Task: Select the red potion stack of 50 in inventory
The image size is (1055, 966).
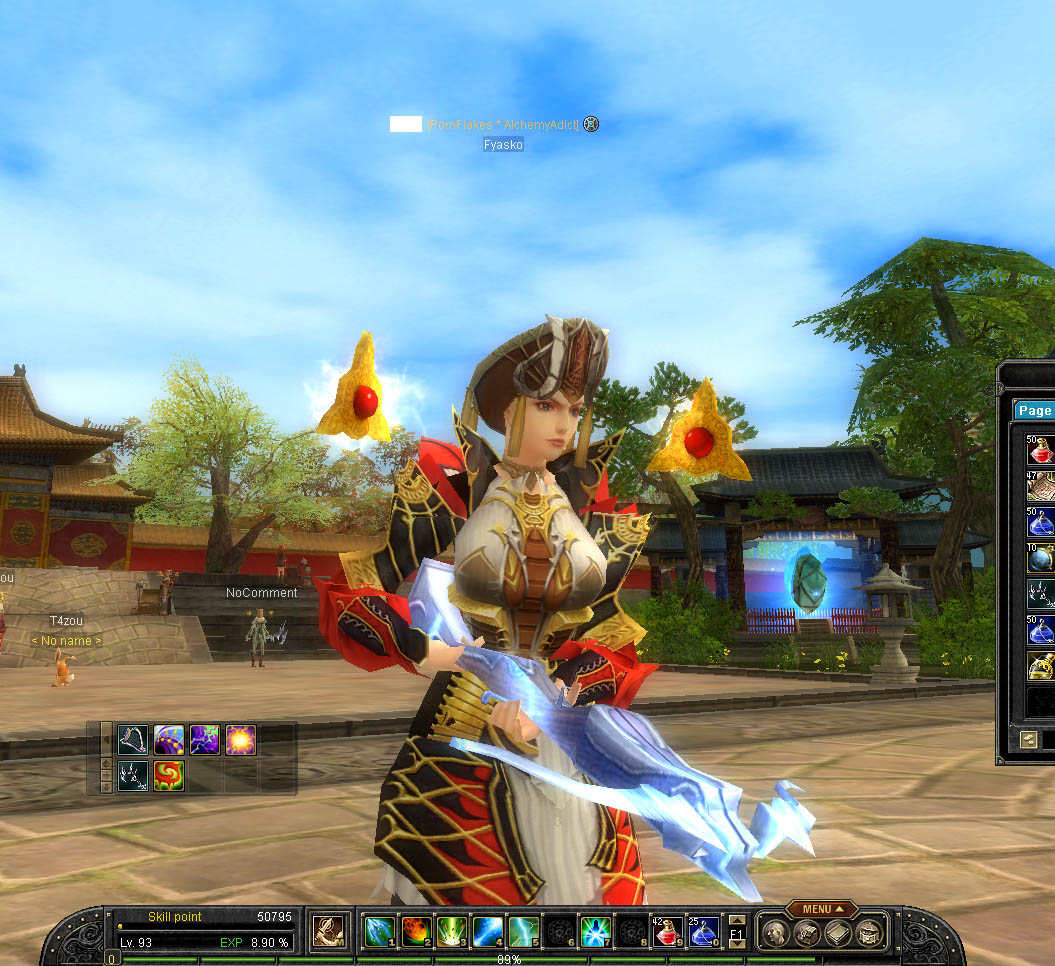Action: click(x=1041, y=450)
